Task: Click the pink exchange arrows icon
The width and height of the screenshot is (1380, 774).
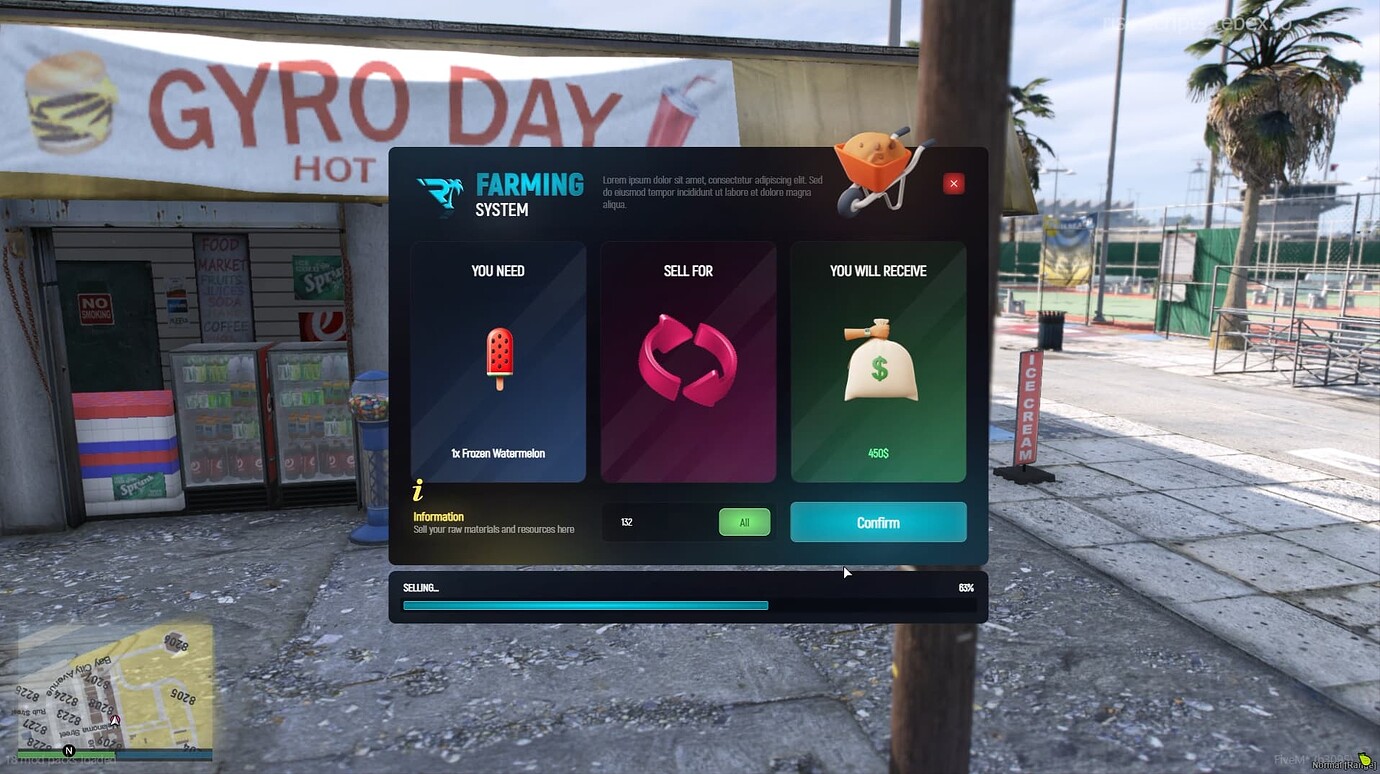Action: (x=687, y=360)
